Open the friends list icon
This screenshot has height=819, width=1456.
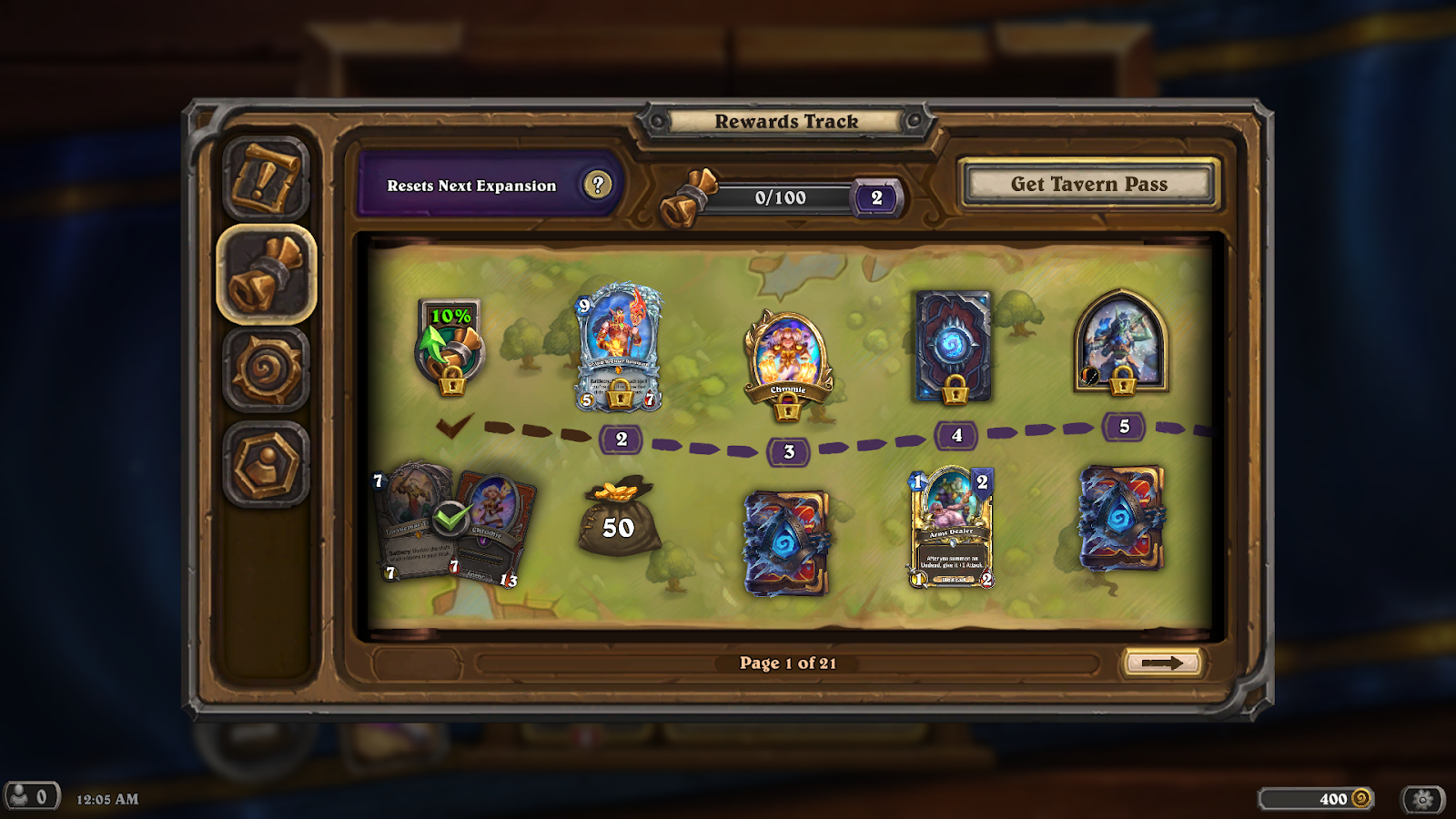(31, 797)
